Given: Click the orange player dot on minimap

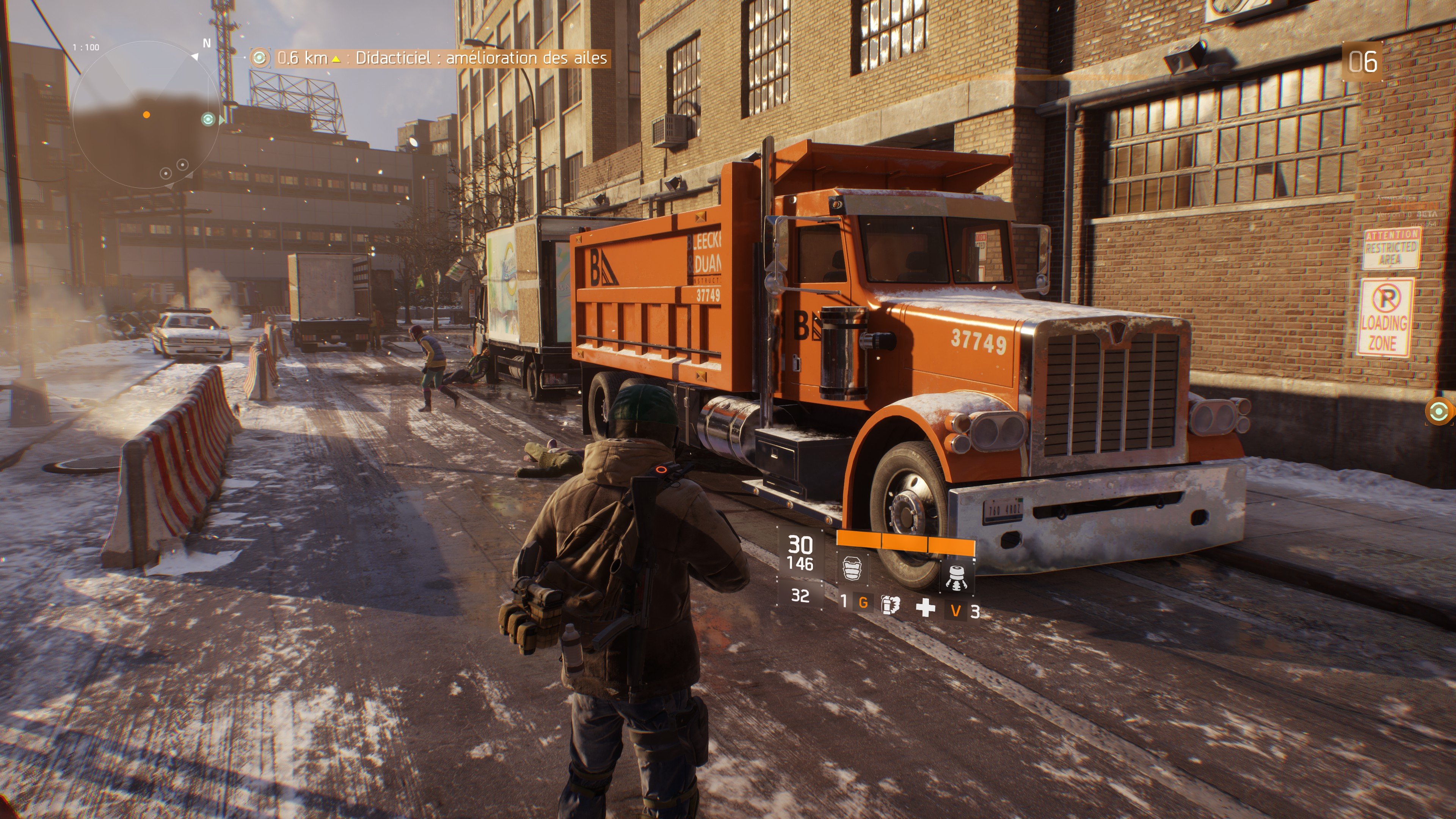Looking at the screenshot, I should [147, 115].
